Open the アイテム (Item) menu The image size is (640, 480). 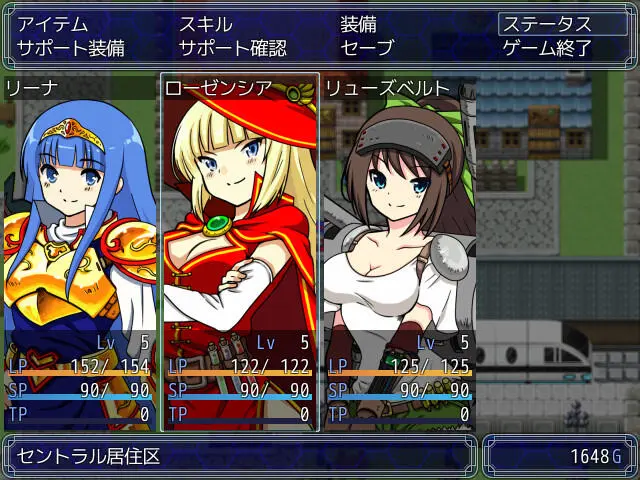pyautogui.click(x=52, y=24)
